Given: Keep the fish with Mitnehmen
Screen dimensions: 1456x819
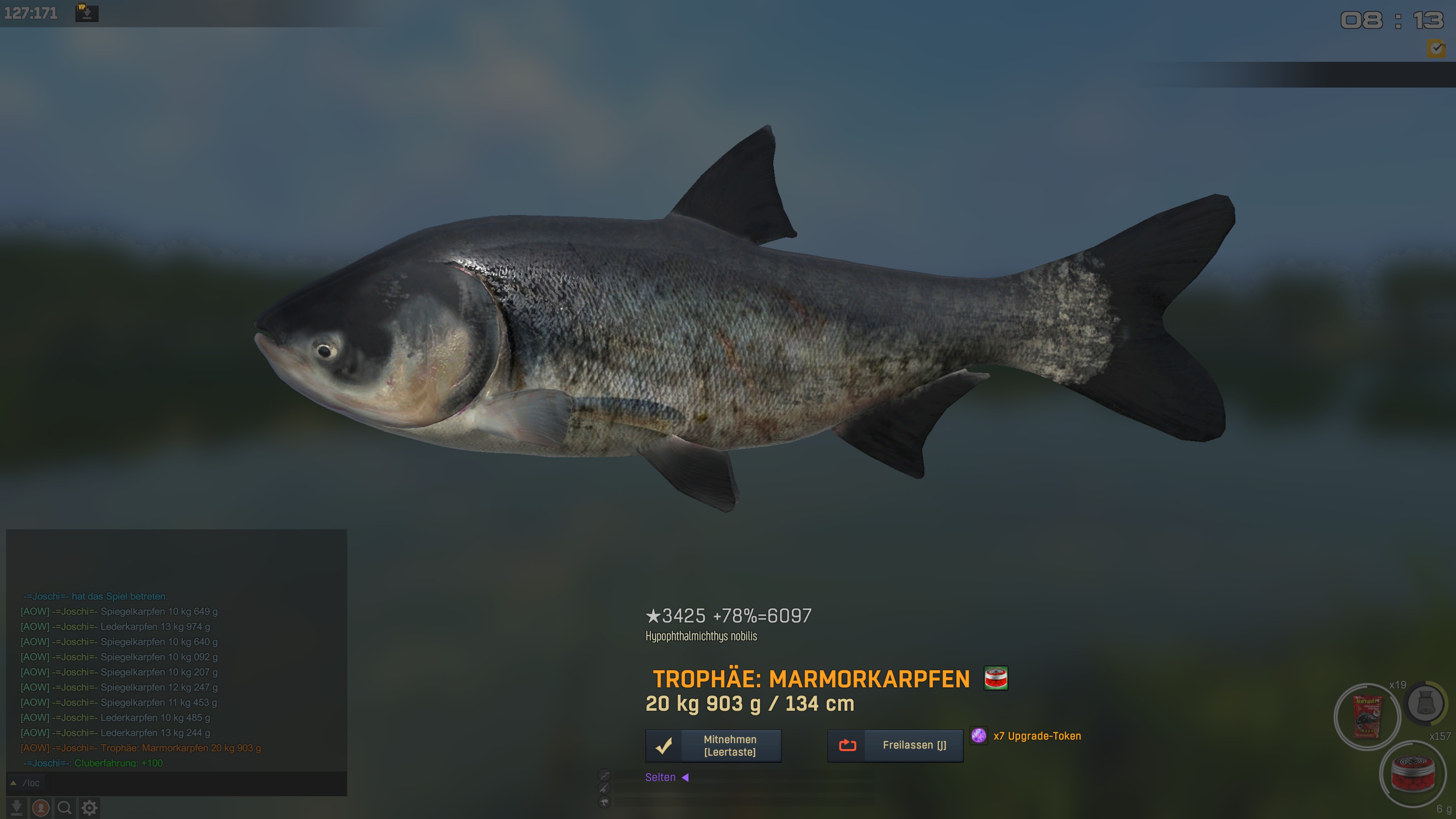Looking at the screenshot, I should coord(713,745).
